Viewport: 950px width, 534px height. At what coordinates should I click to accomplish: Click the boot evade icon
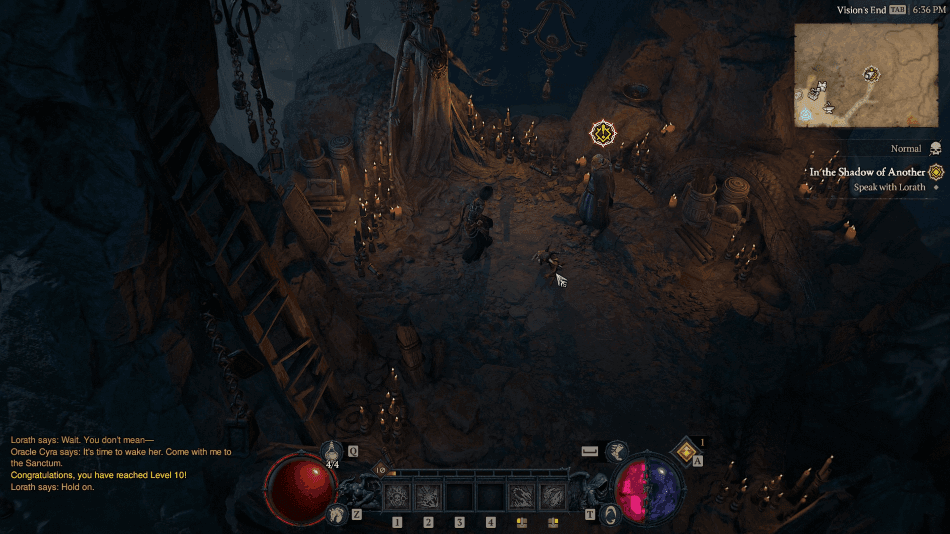point(617,453)
